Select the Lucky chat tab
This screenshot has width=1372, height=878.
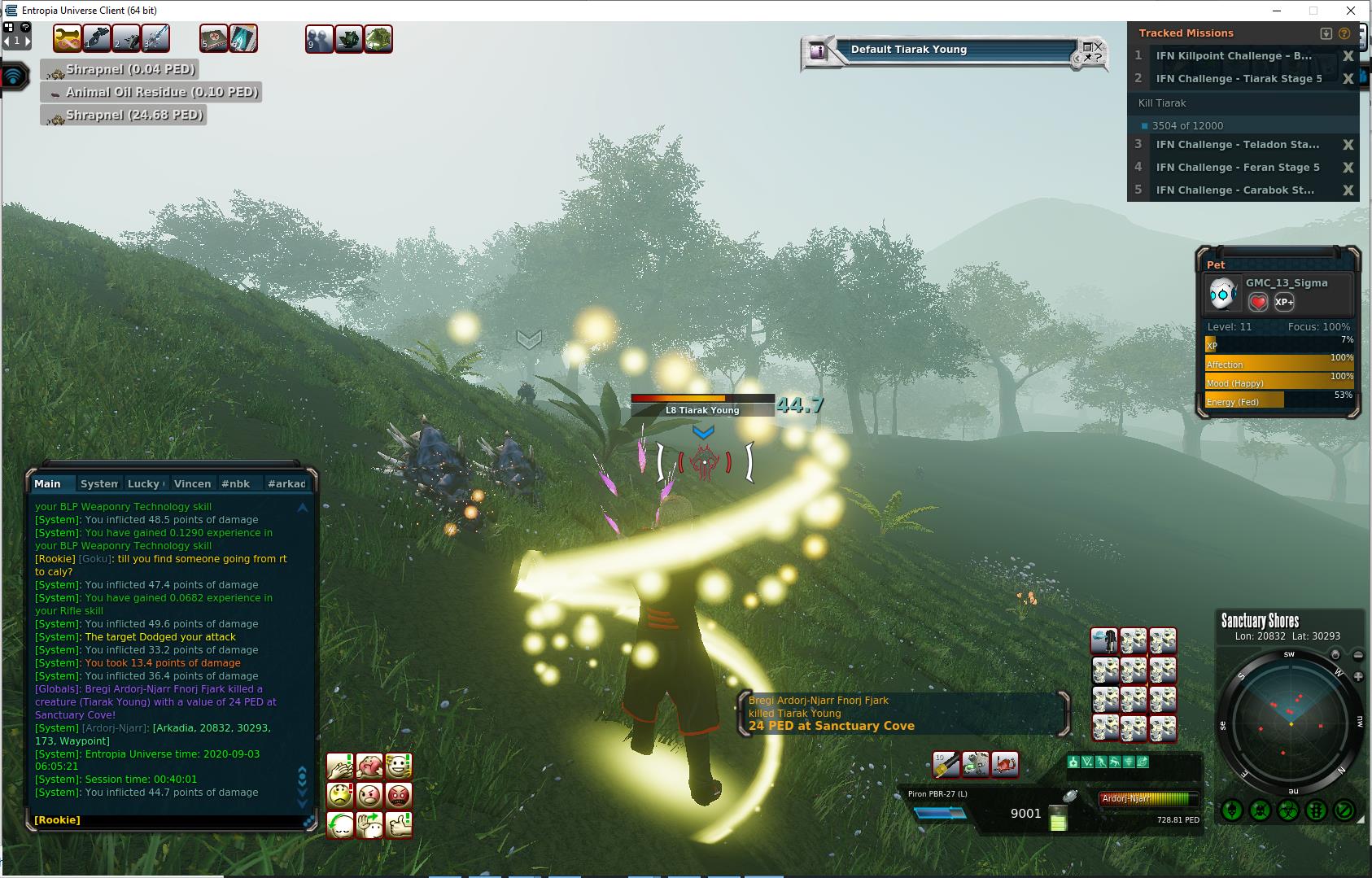(146, 483)
